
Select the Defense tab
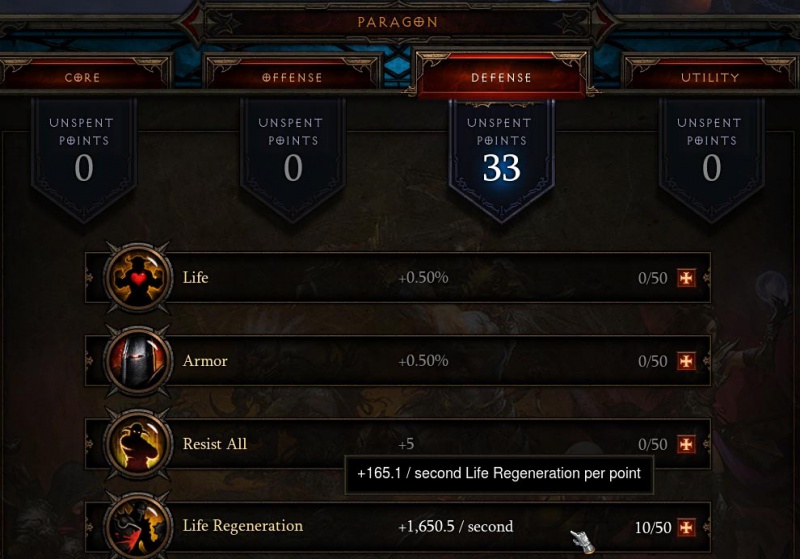[501, 77]
